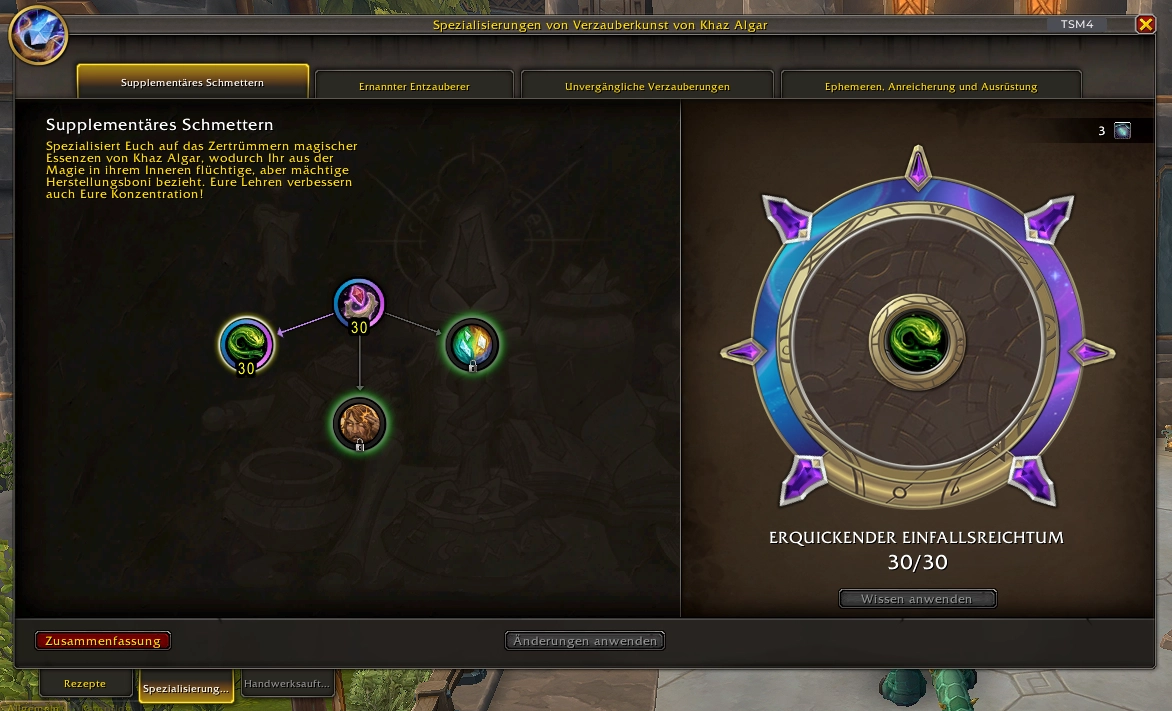This screenshot has height=711, width=1172.
Task: Select the Spezialisierung bottom tab
Action: (186, 688)
